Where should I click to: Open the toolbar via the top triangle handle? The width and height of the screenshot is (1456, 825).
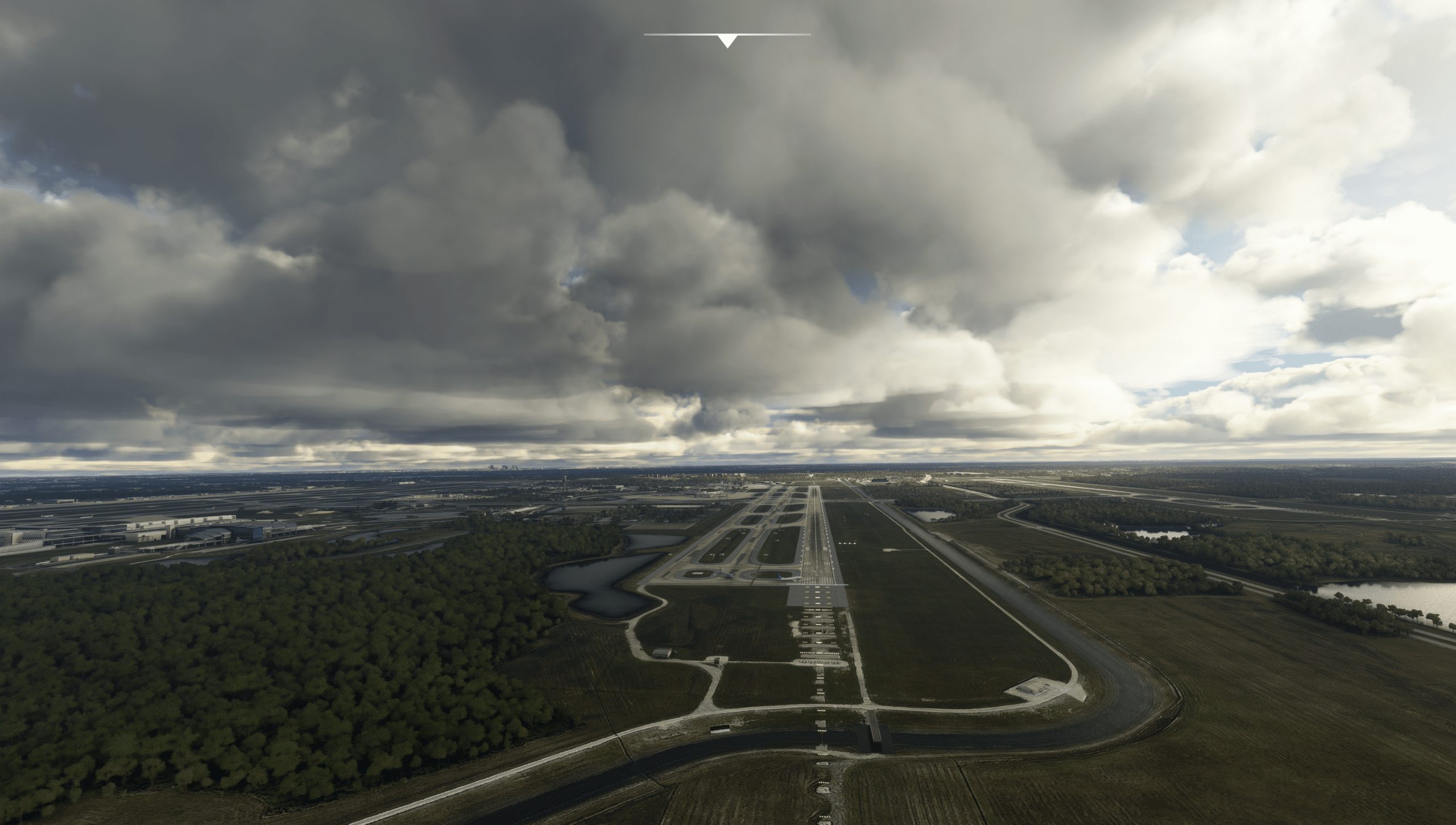727,41
